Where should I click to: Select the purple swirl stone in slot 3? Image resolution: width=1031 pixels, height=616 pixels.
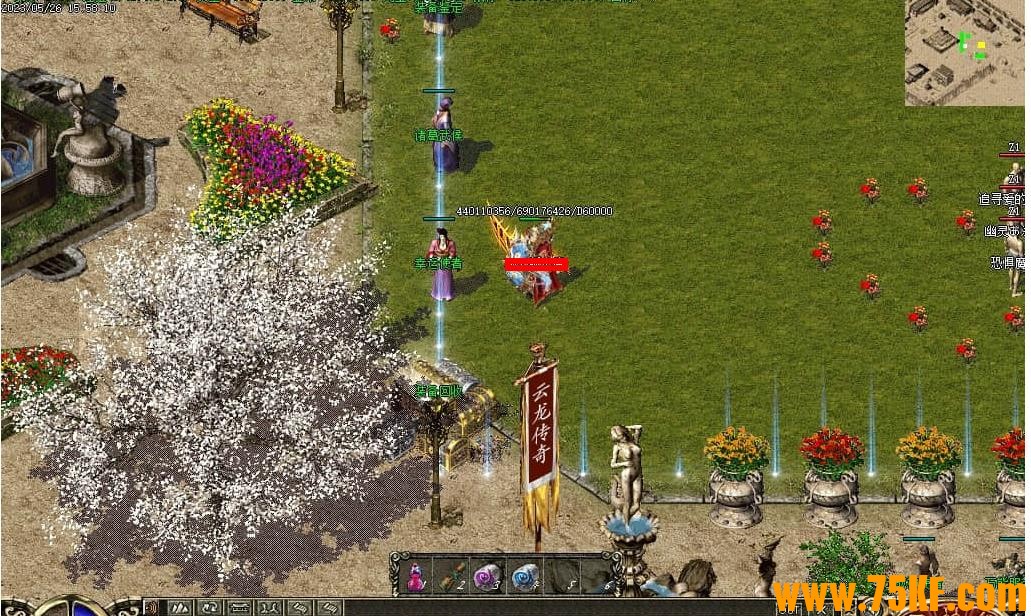click(x=487, y=576)
